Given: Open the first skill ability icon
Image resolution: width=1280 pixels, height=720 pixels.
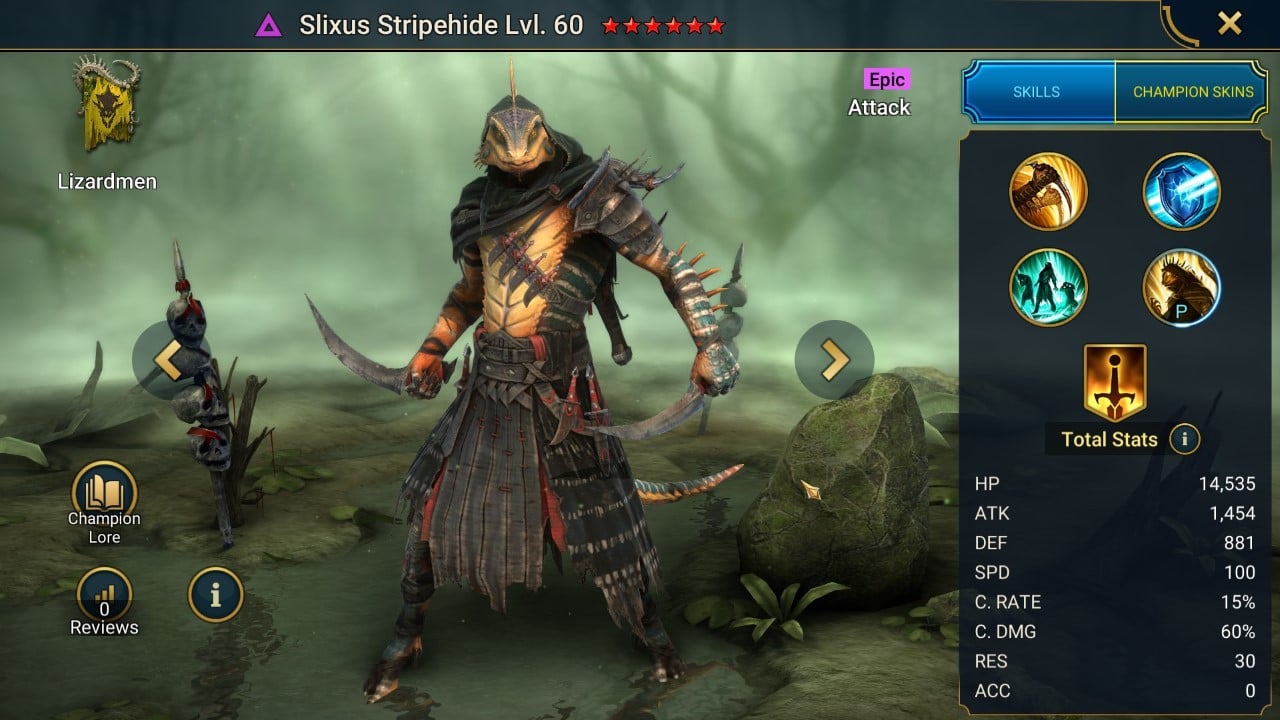Looking at the screenshot, I should click(1048, 190).
